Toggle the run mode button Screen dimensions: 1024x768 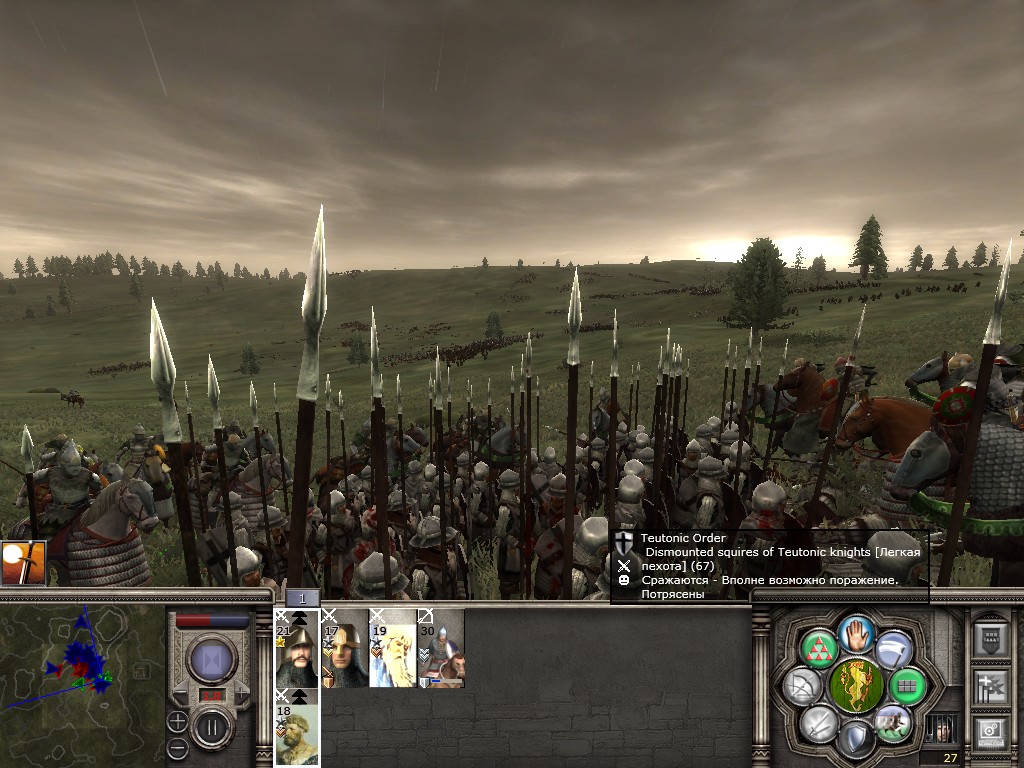pyautogui.click(x=892, y=724)
